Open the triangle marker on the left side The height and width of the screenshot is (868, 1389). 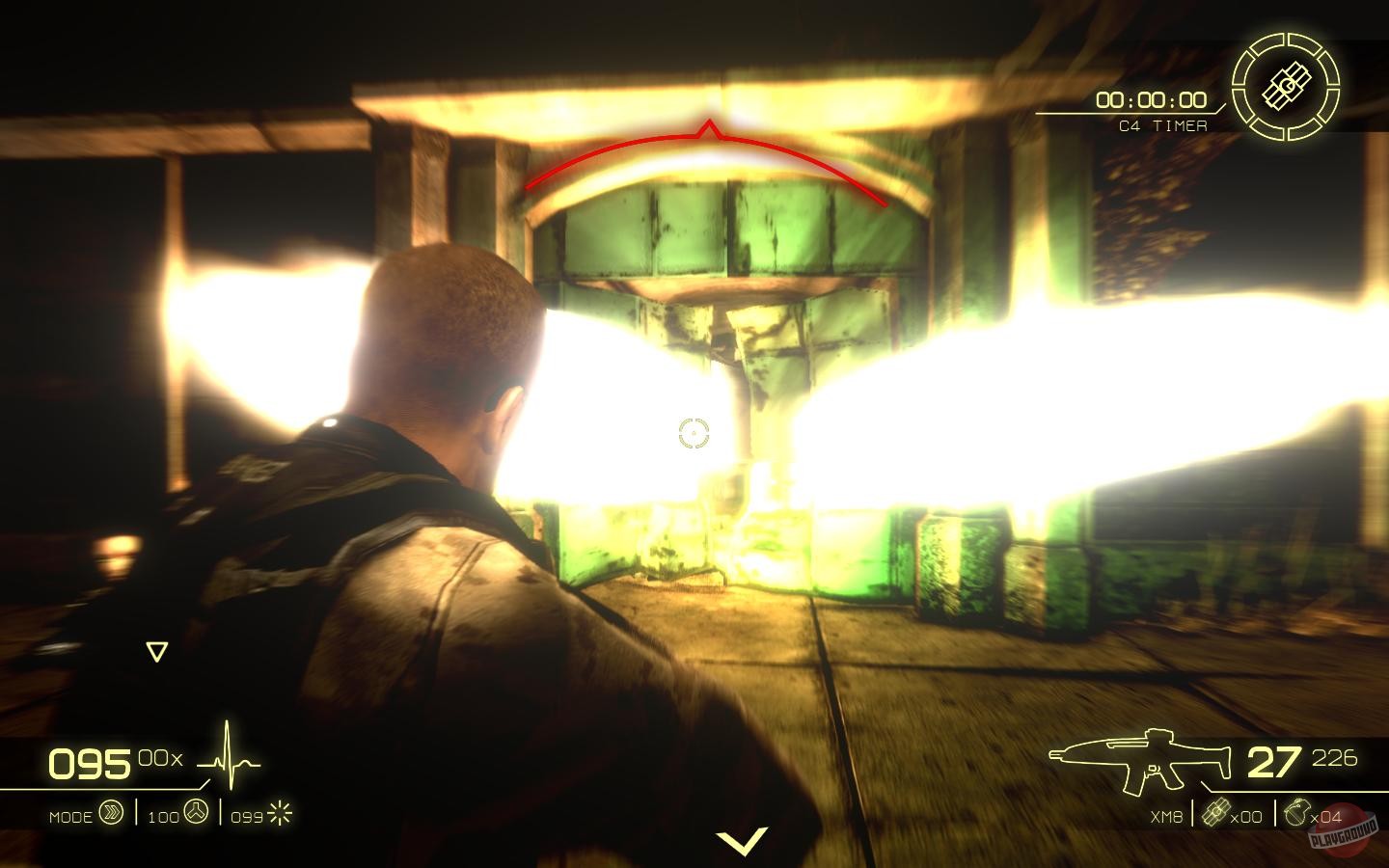point(156,650)
